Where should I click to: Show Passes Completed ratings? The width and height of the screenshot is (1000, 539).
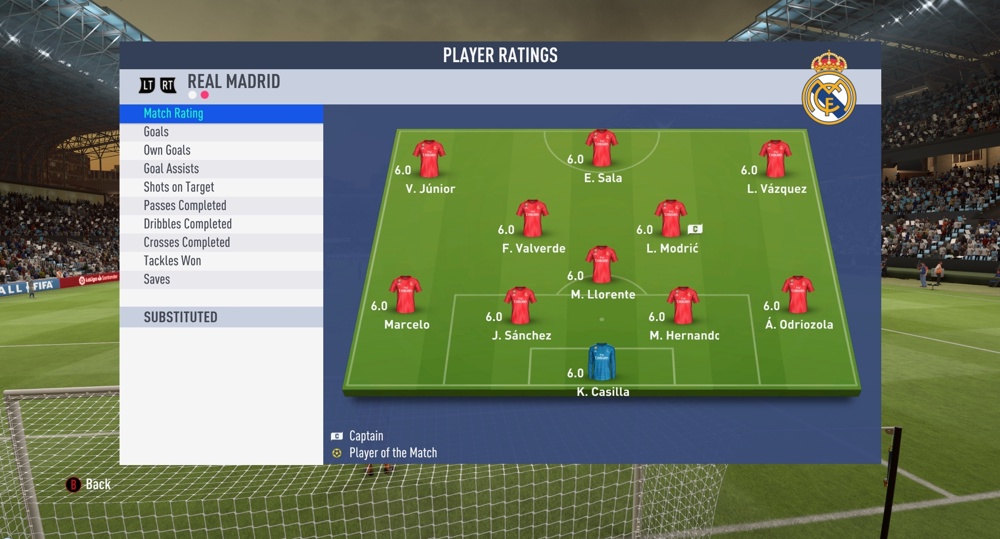pyautogui.click(x=220, y=206)
